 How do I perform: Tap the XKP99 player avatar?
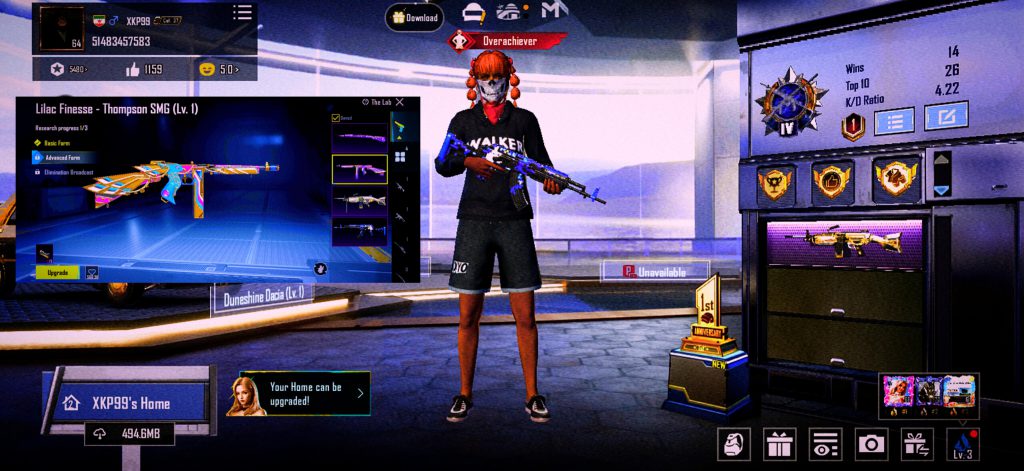62,28
